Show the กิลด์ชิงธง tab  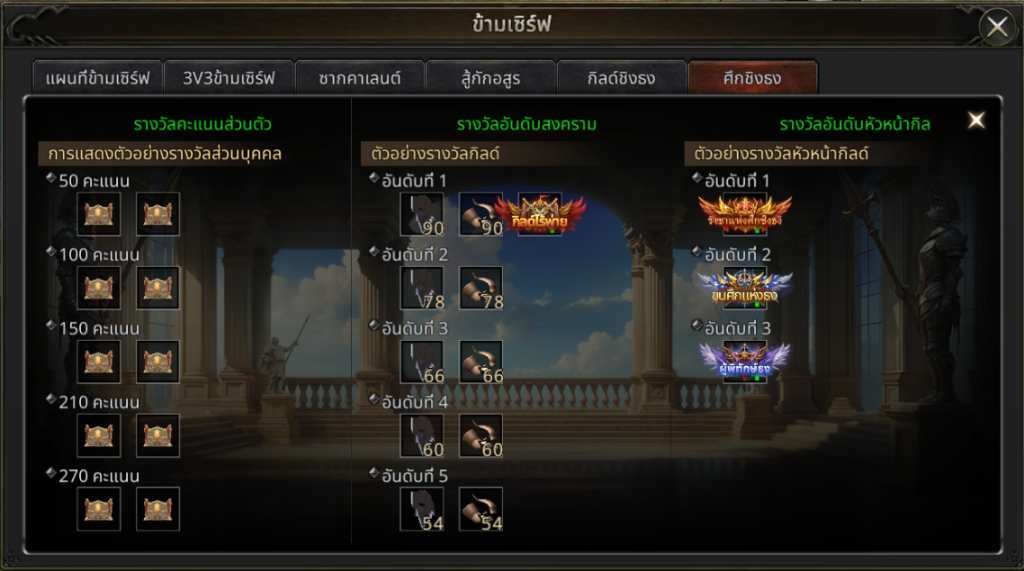point(621,78)
